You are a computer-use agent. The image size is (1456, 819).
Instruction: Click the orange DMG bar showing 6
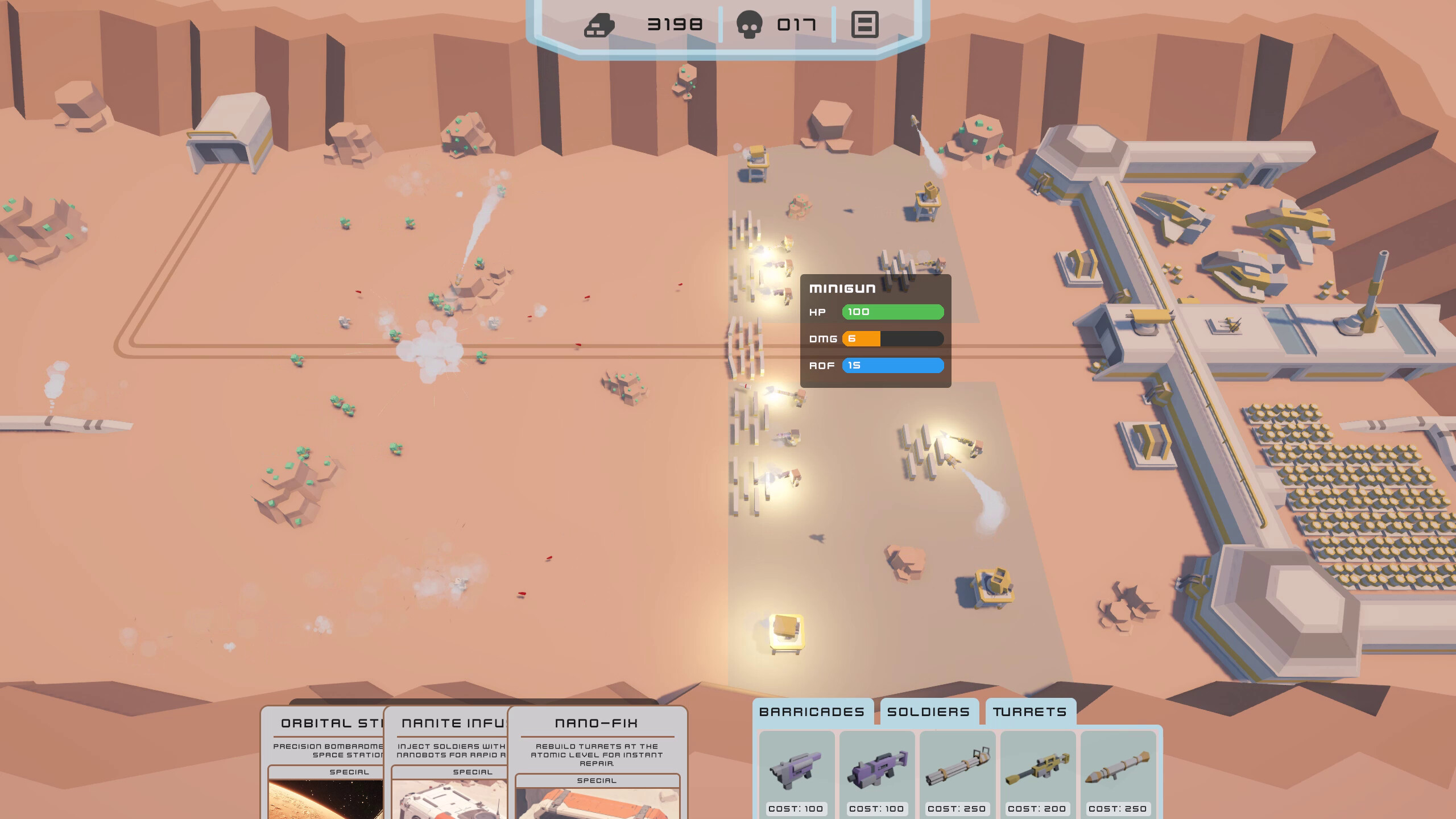coord(862,338)
